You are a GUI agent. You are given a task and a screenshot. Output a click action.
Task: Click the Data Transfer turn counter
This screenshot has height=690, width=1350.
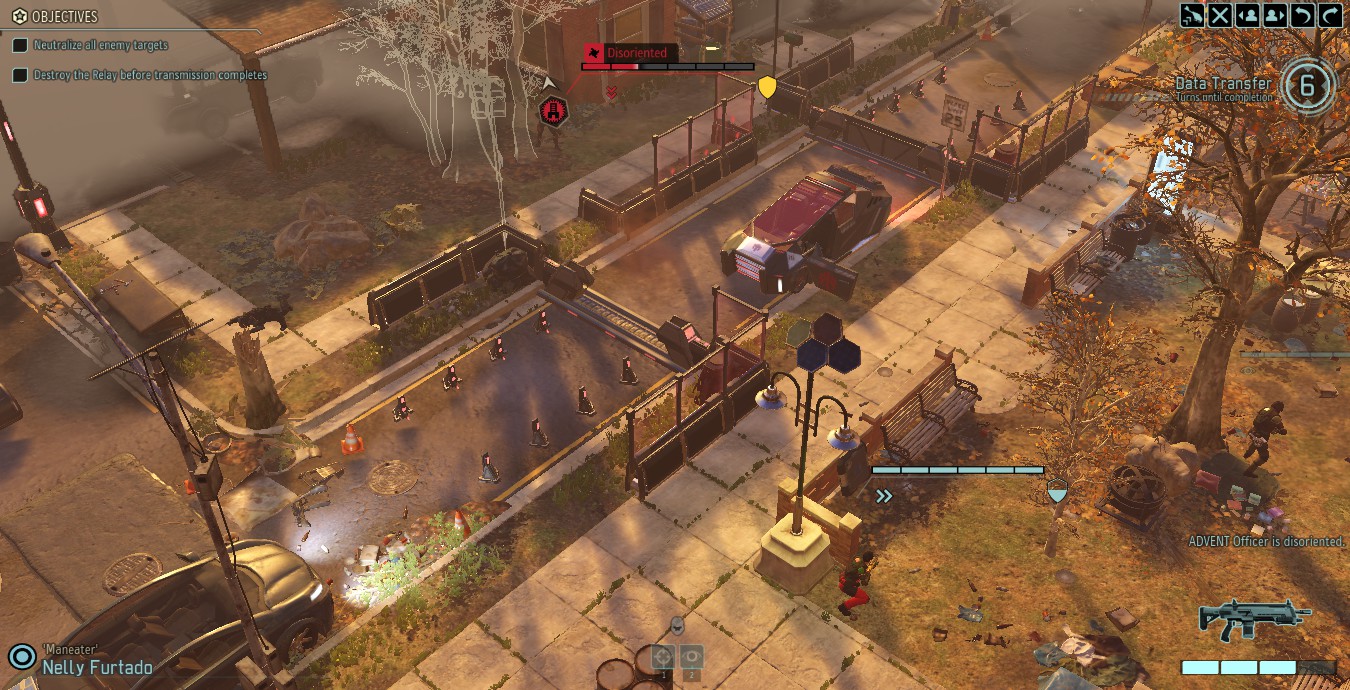point(1306,87)
